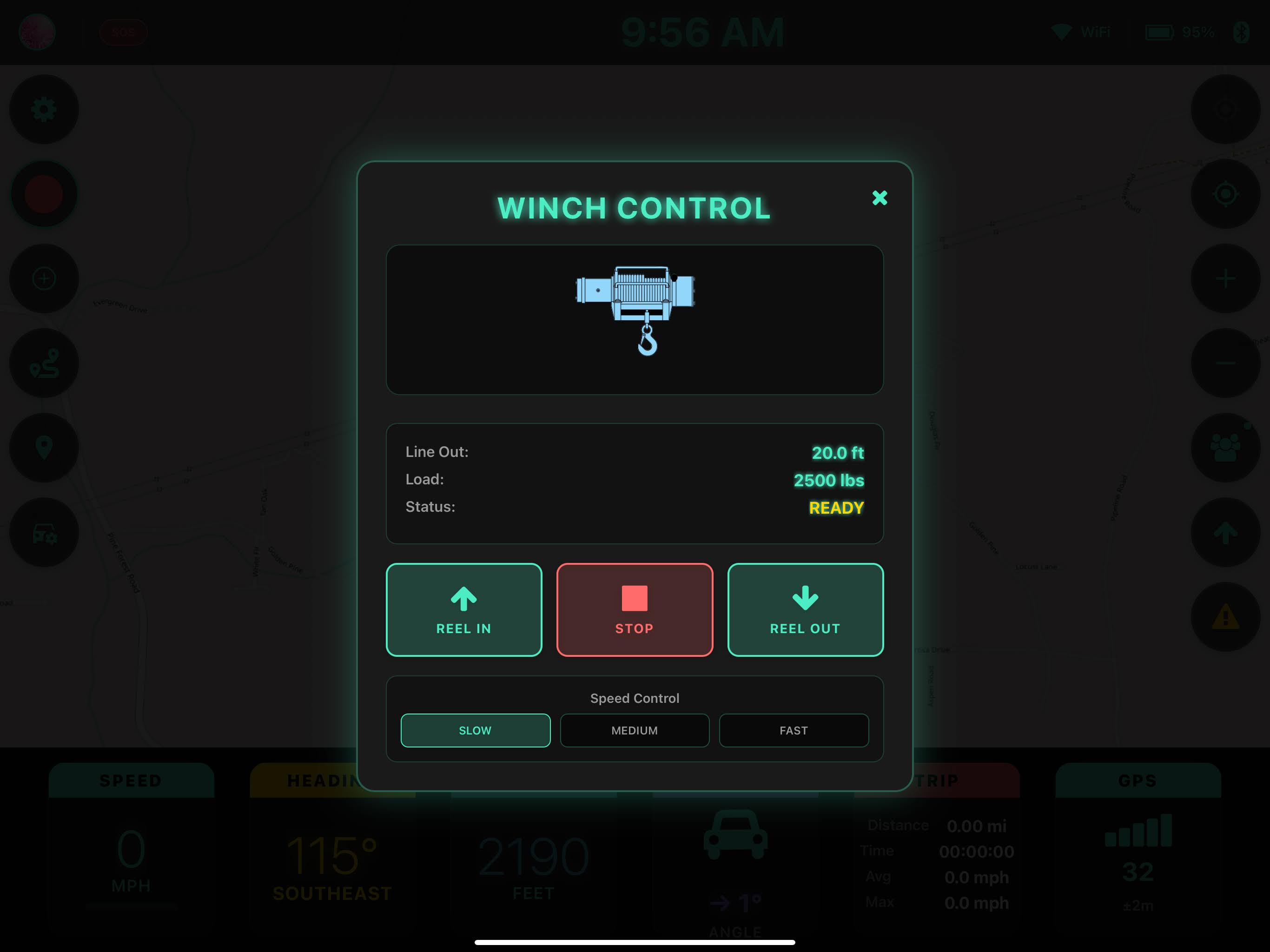Center the map with the GPS locate icon
This screenshot has width=1270, height=952.
point(1226,194)
